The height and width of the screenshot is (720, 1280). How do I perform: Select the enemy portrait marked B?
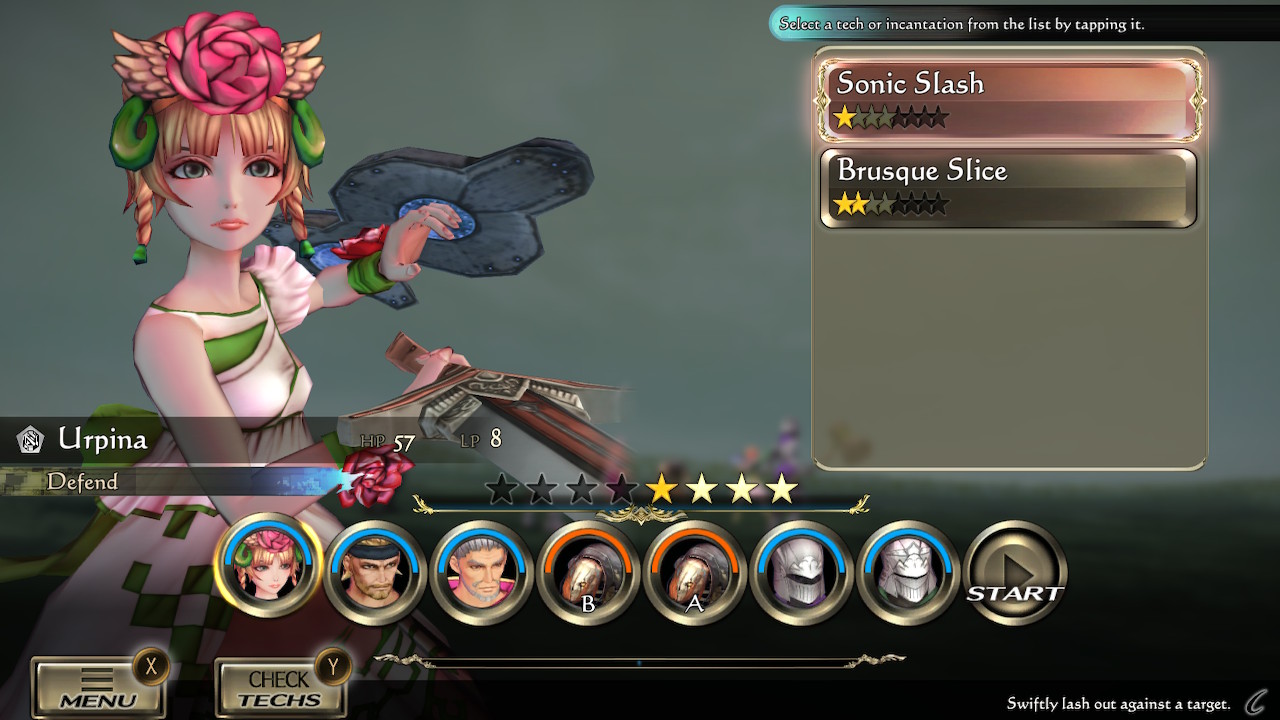[x=588, y=573]
